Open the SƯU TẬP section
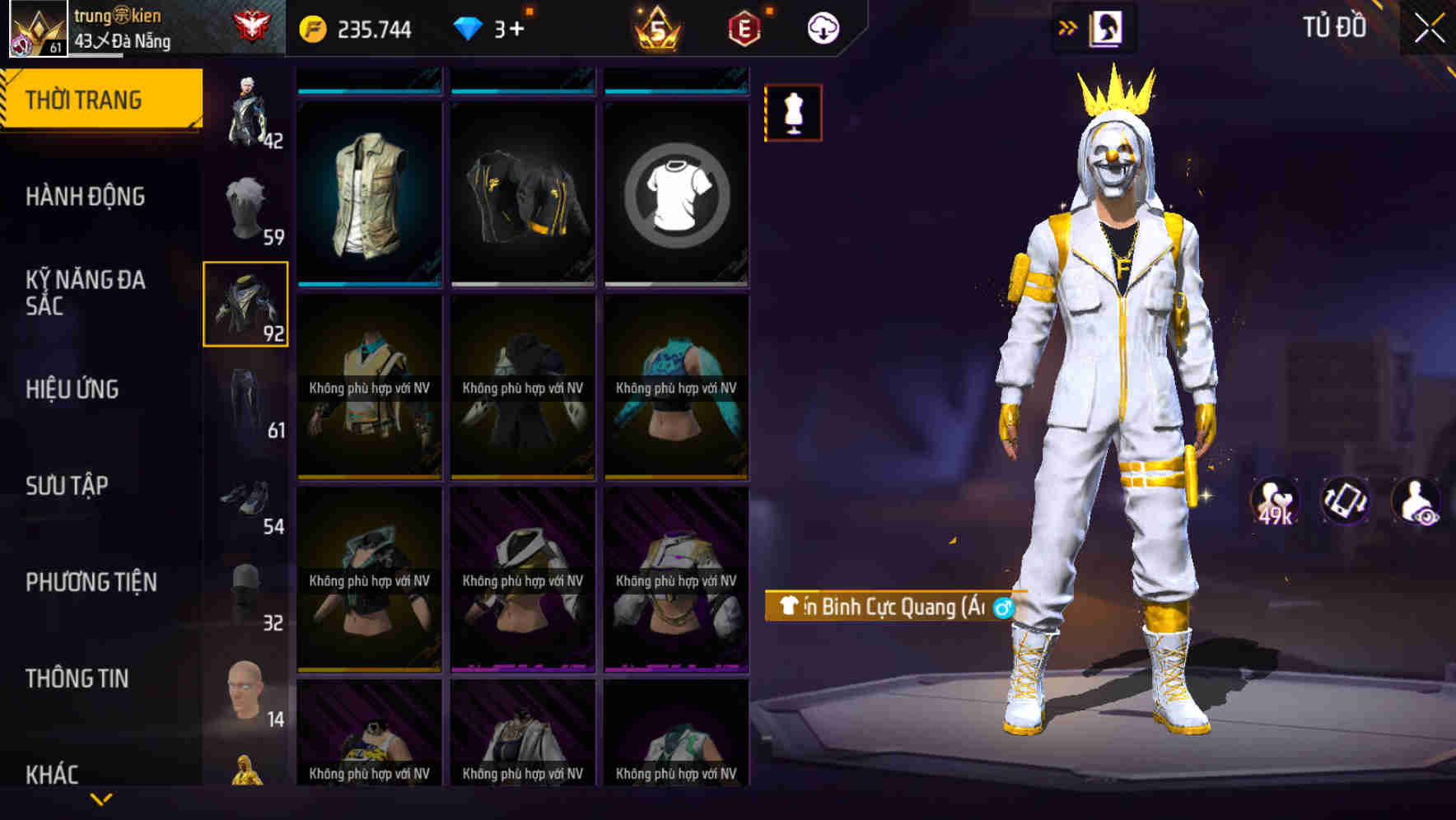Viewport: 1456px width, 820px height. [x=68, y=486]
